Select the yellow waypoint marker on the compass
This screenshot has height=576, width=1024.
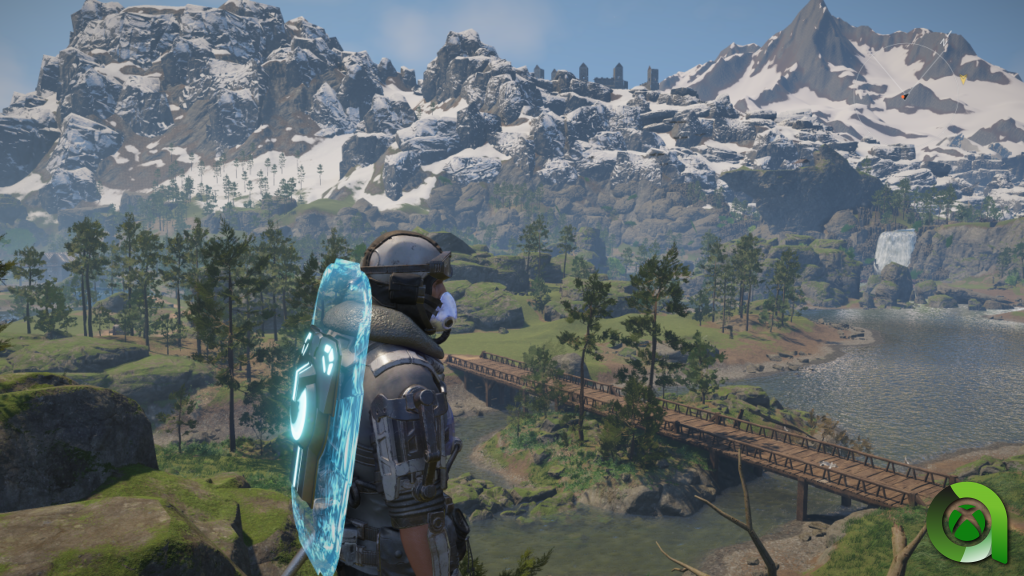963,78
